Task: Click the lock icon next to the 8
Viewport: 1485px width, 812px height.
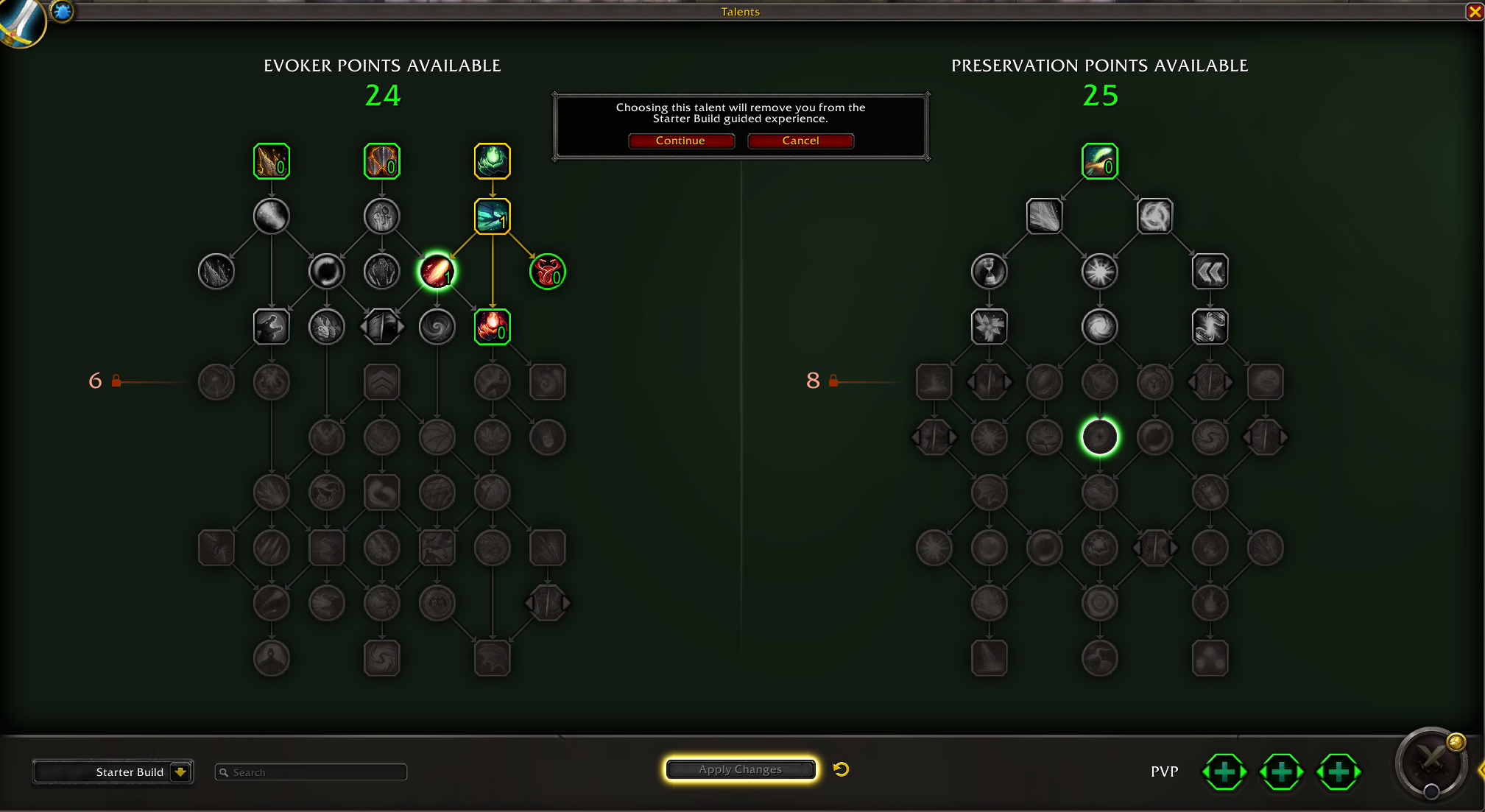Action: [833, 381]
